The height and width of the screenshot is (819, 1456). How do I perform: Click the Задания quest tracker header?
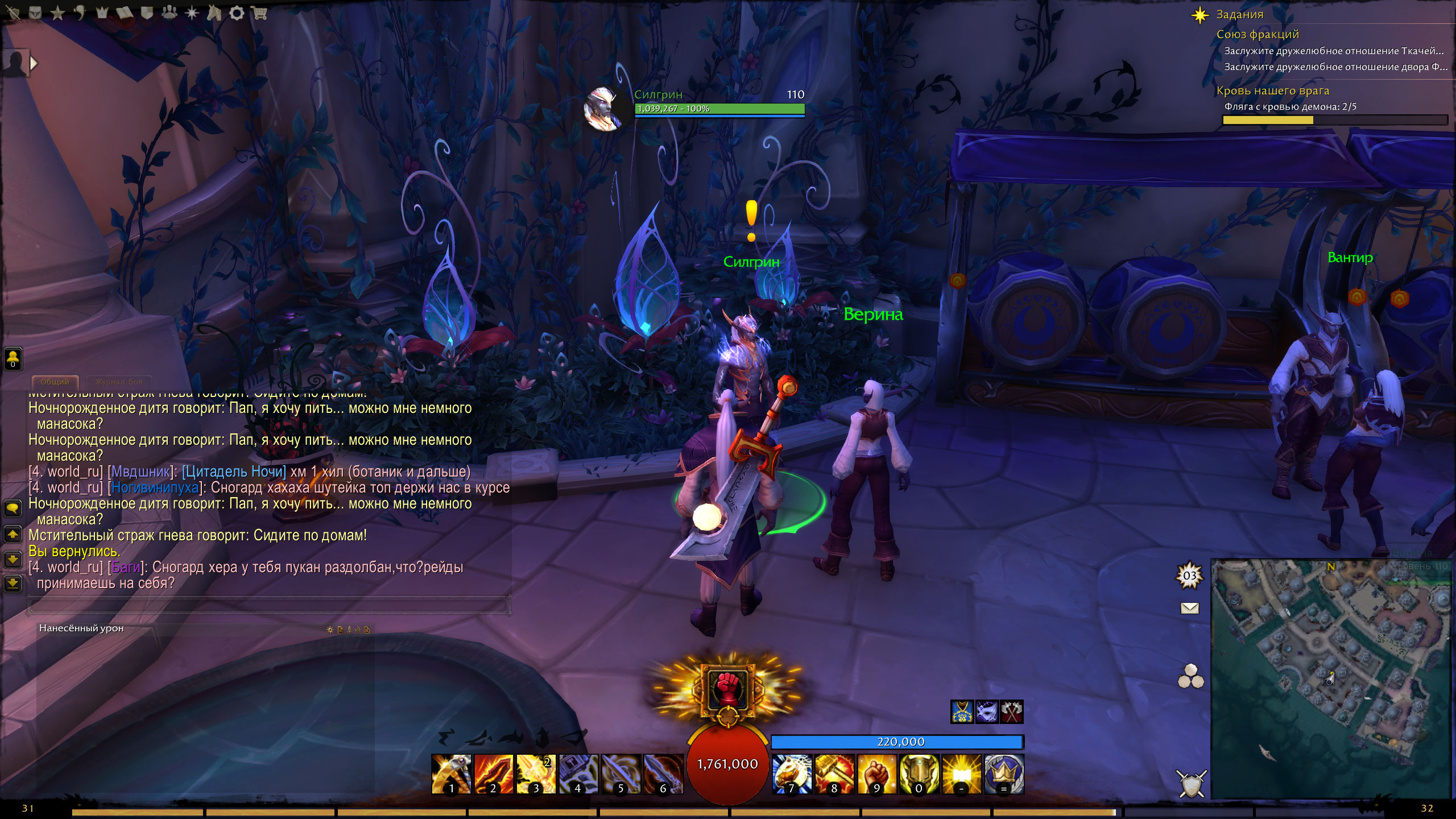(x=1239, y=15)
